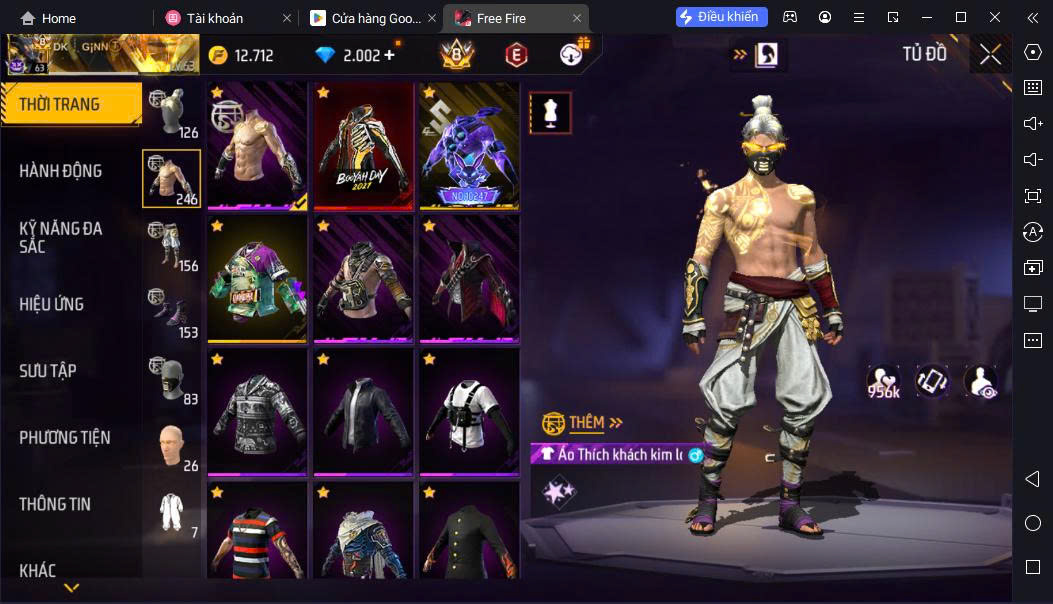This screenshot has width=1053, height=604.
Task: Switch to the HÀNH ĐỘNG tab
Action: coord(62,171)
